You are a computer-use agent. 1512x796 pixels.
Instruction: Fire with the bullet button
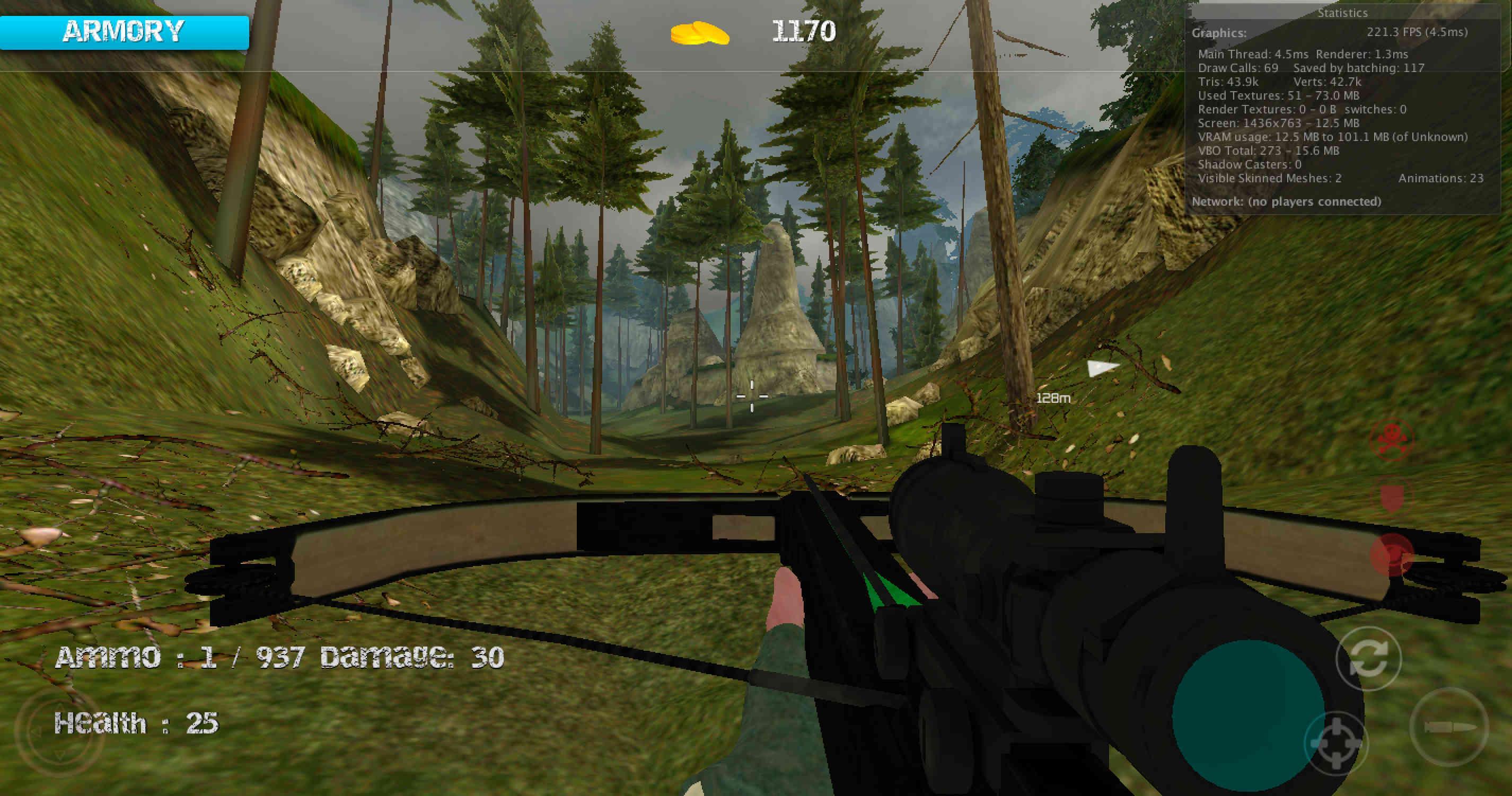tap(1448, 727)
